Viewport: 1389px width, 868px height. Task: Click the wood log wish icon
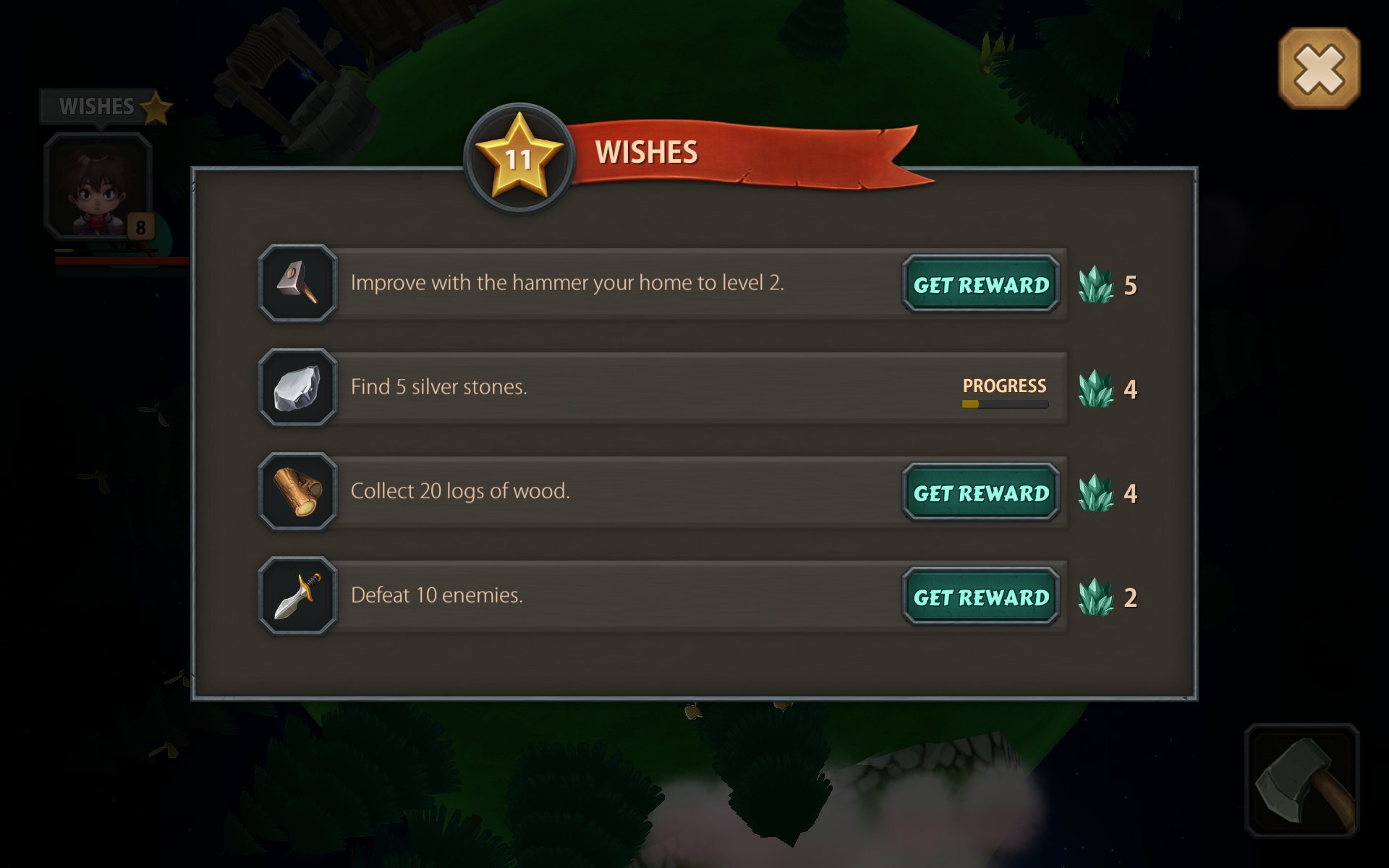click(x=297, y=492)
